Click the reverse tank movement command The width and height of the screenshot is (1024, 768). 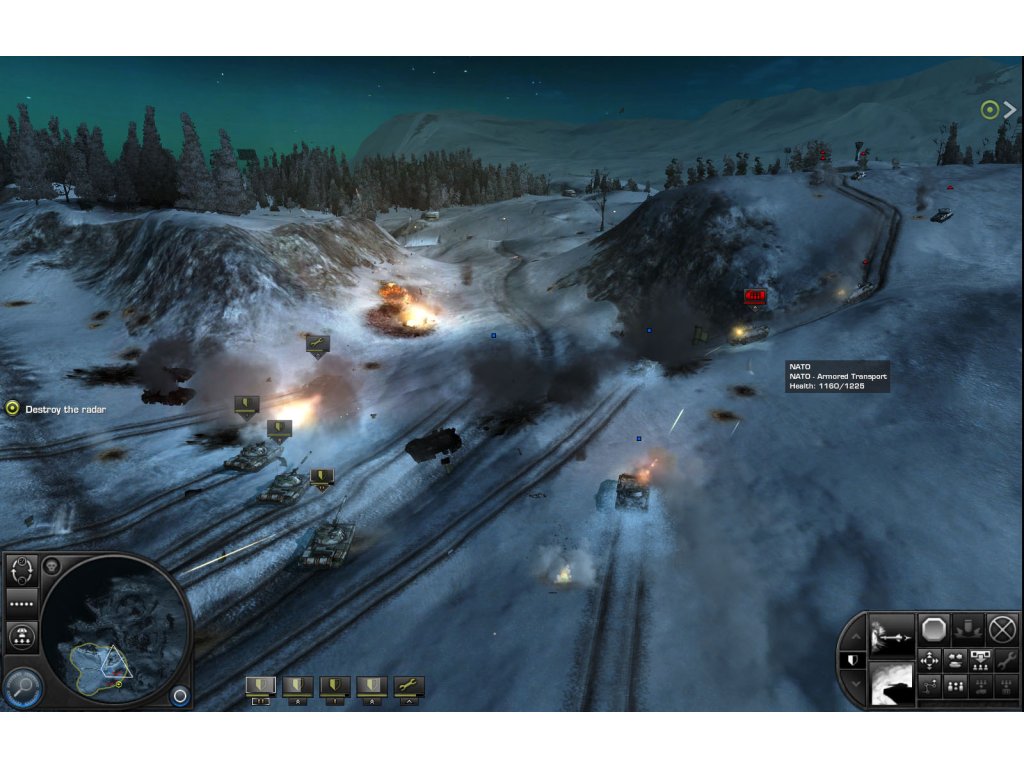tap(957, 661)
